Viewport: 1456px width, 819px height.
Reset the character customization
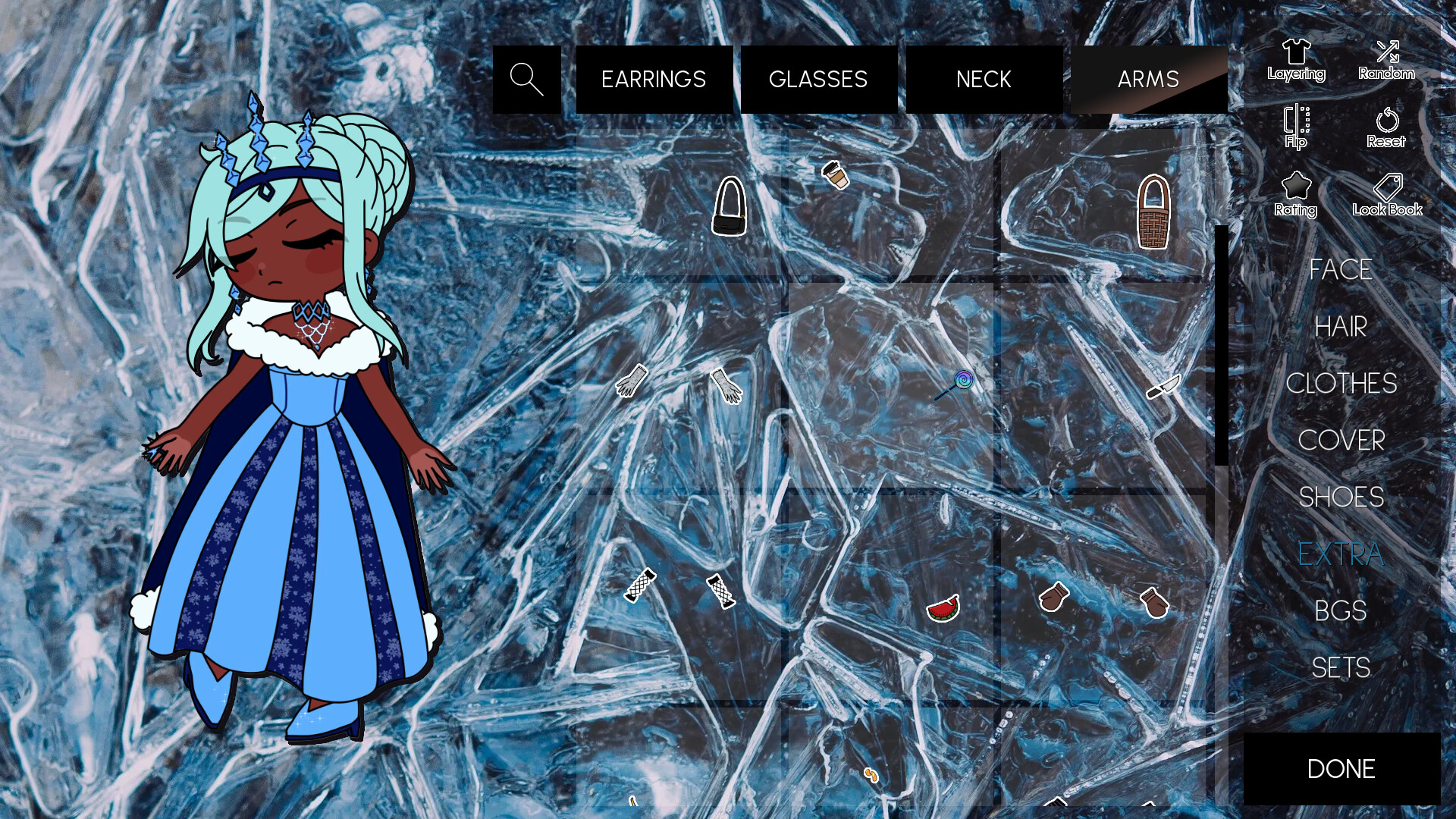(x=1387, y=127)
